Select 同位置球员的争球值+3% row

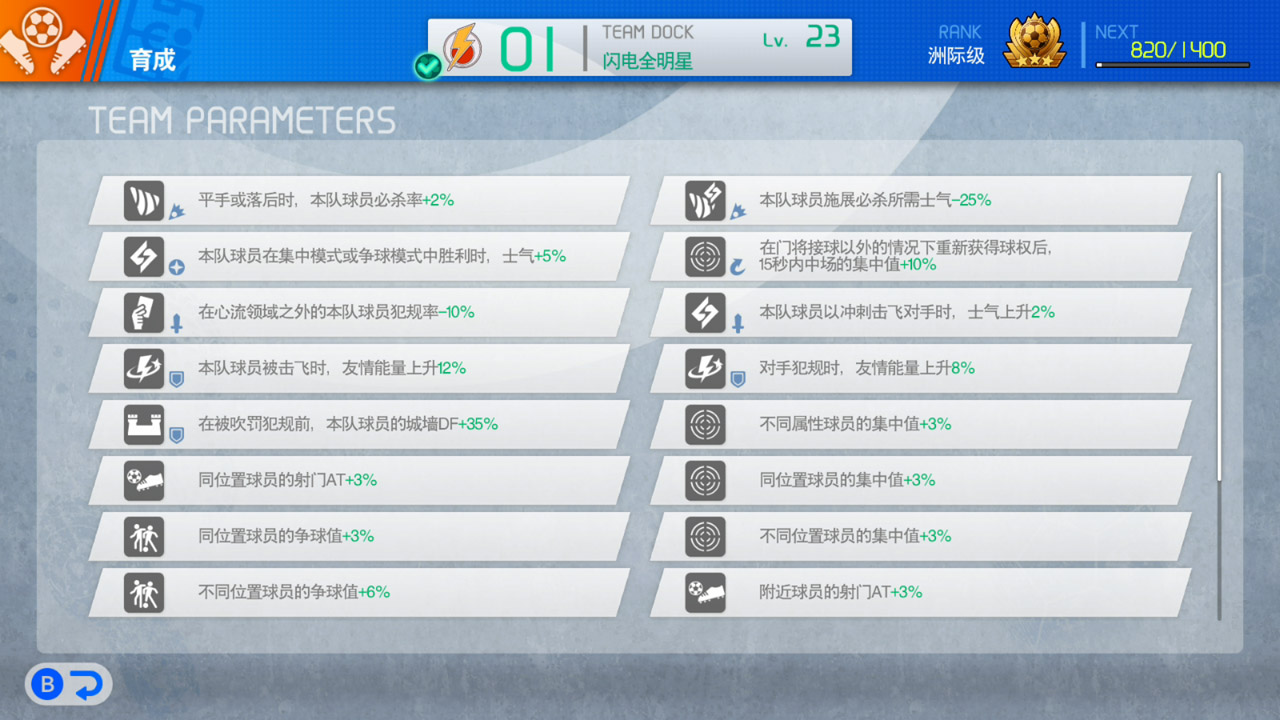pos(360,536)
